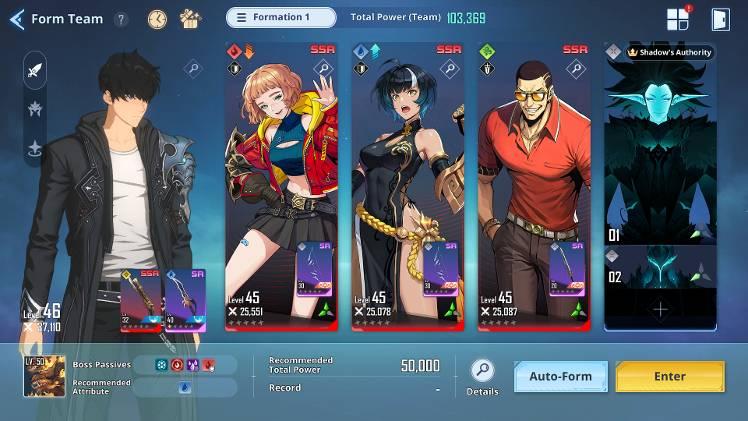
Task: Open the Lv. 50 boss portrait
Action: pos(45,376)
